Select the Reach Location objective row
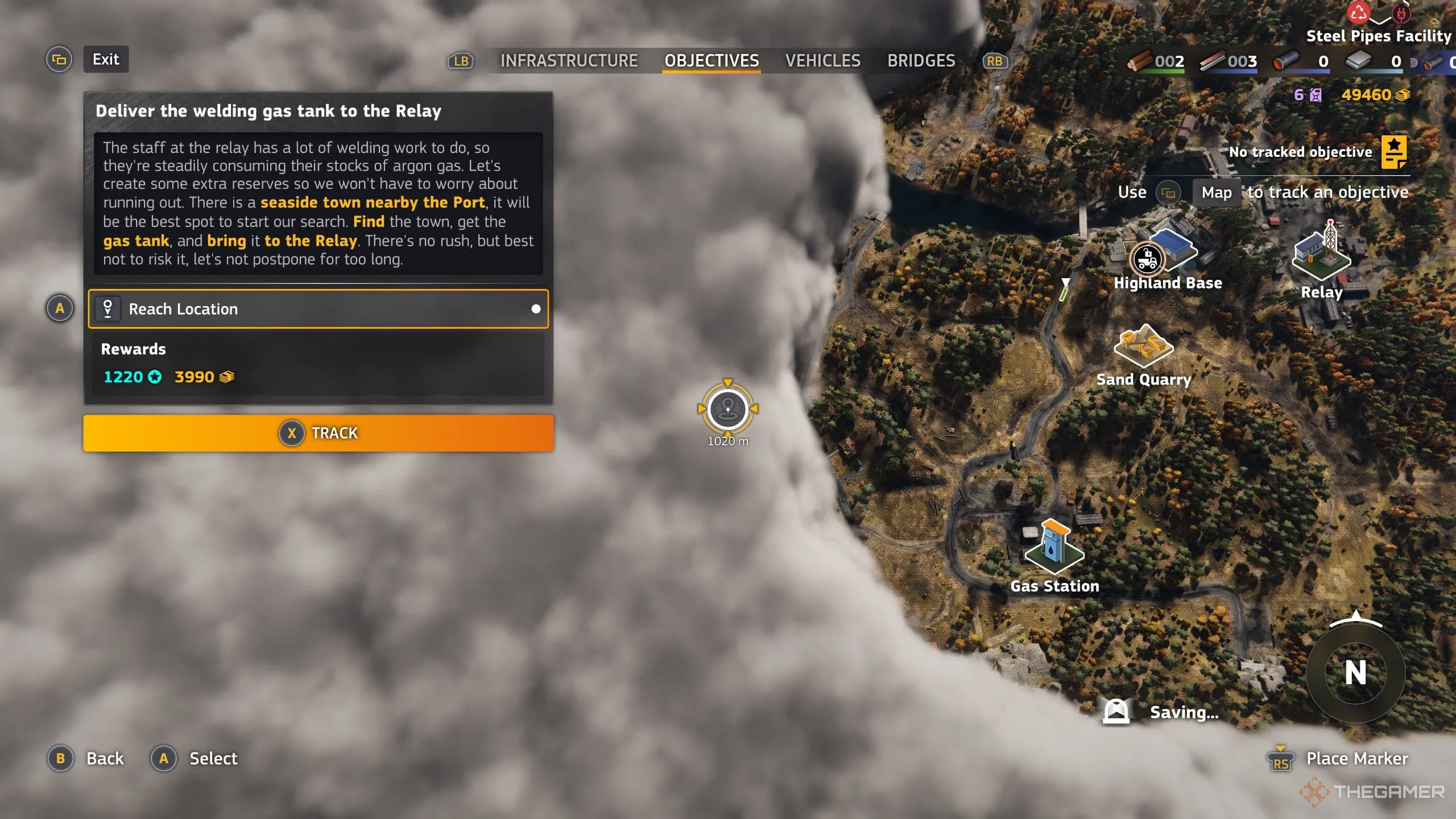This screenshot has height=819, width=1456. (318, 309)
